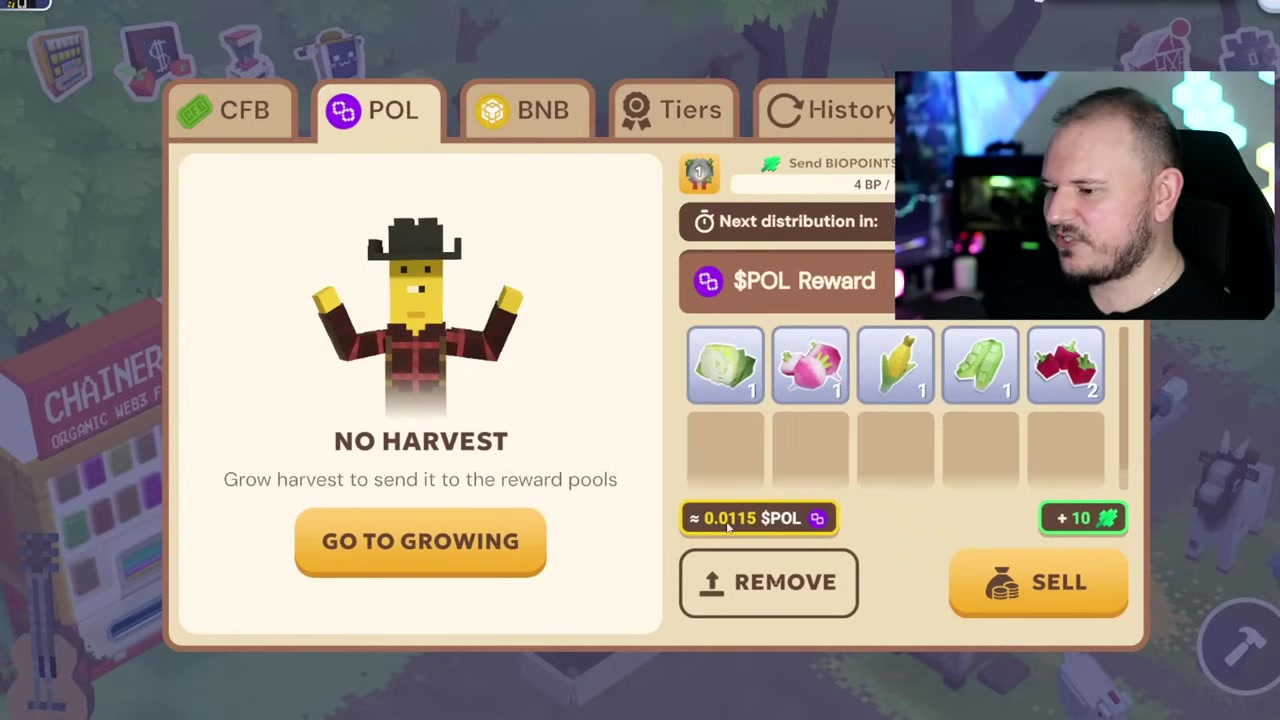Viewport: 1280px width, 720px height.
Task: Click the money bag icon on SELL button
Action: tap(1002, 582)
